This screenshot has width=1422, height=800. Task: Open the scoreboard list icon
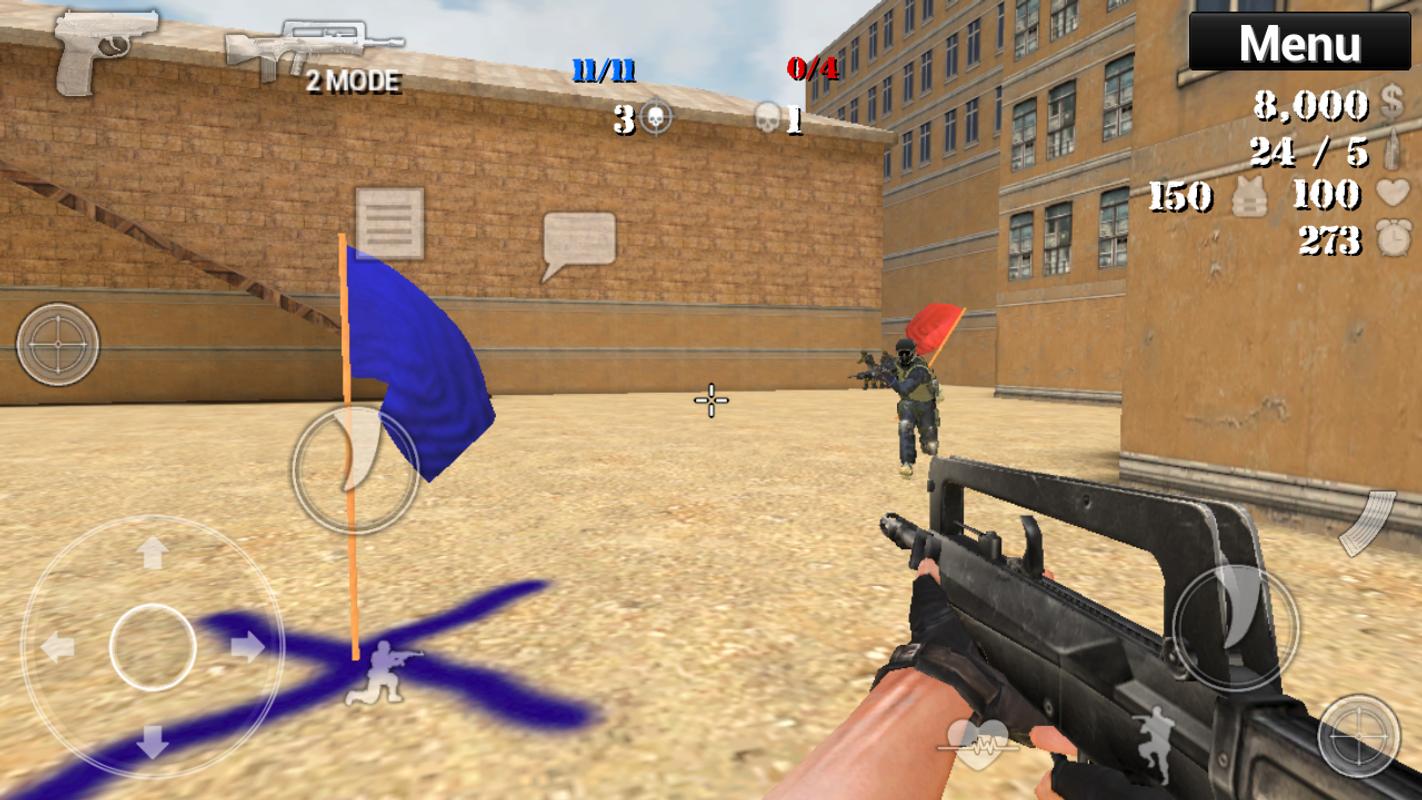pyautogui.click(x=389, y=223)
